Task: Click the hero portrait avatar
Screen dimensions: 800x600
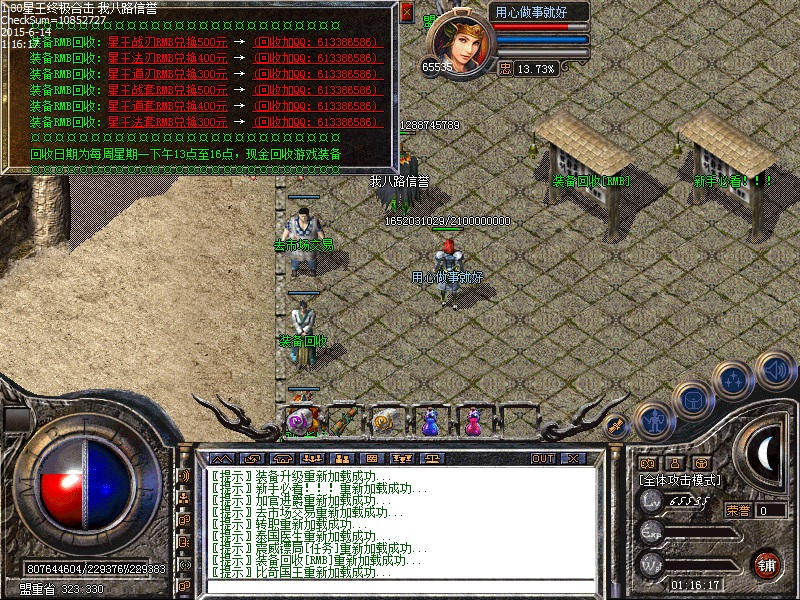Action: coord(459,42)
